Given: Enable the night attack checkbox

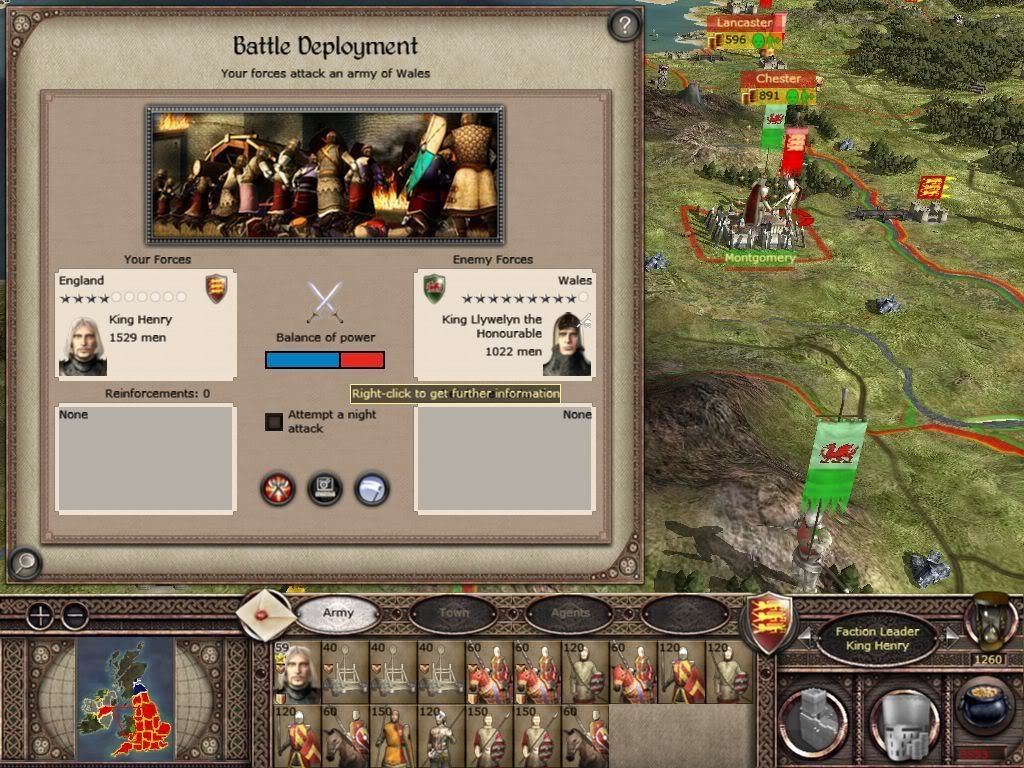Looking at the screenshot, I should pos(274,421).
